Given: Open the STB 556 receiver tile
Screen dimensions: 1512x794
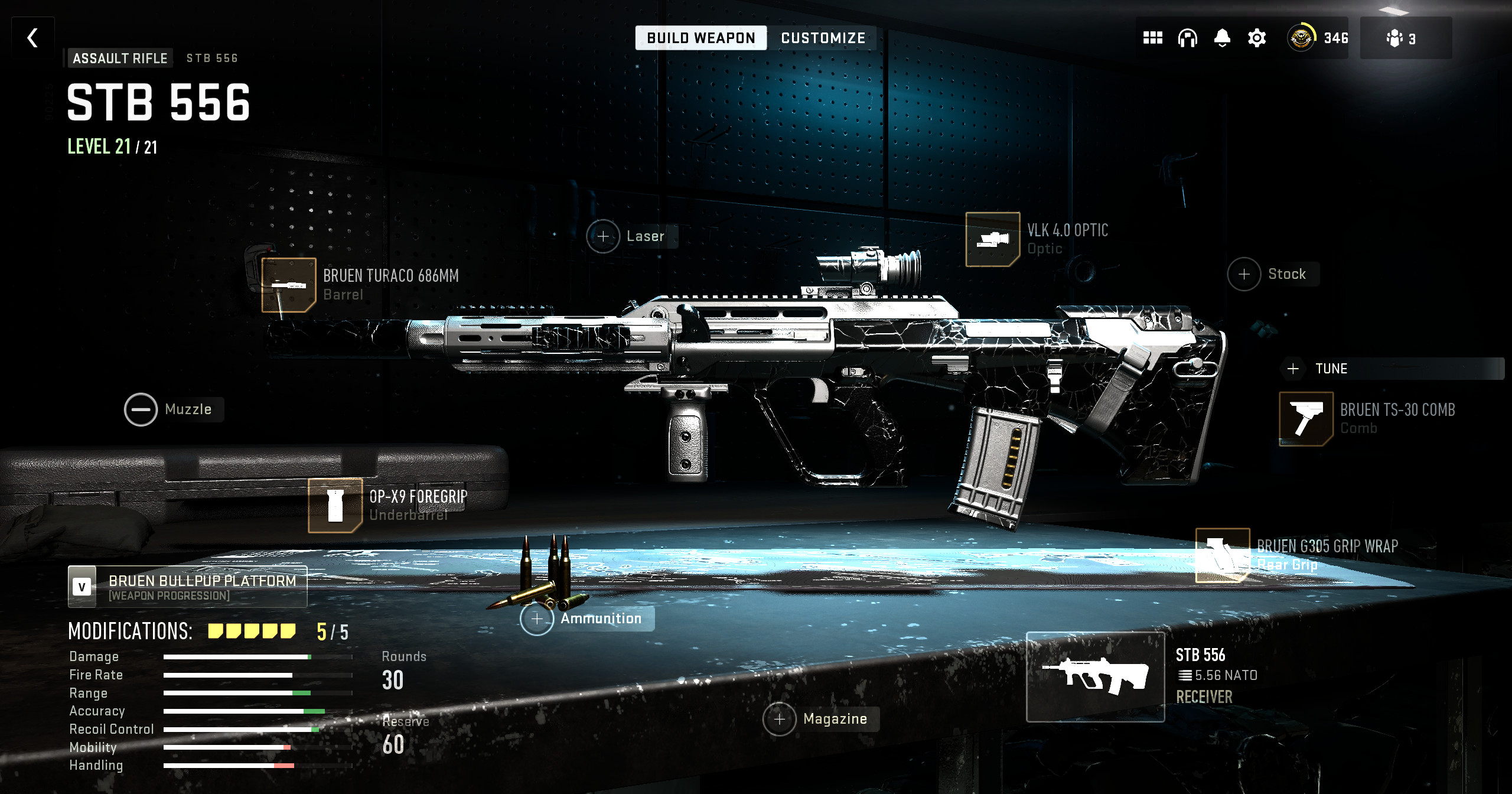Looking at the screenshot, I should click(x=1095, y=677).
